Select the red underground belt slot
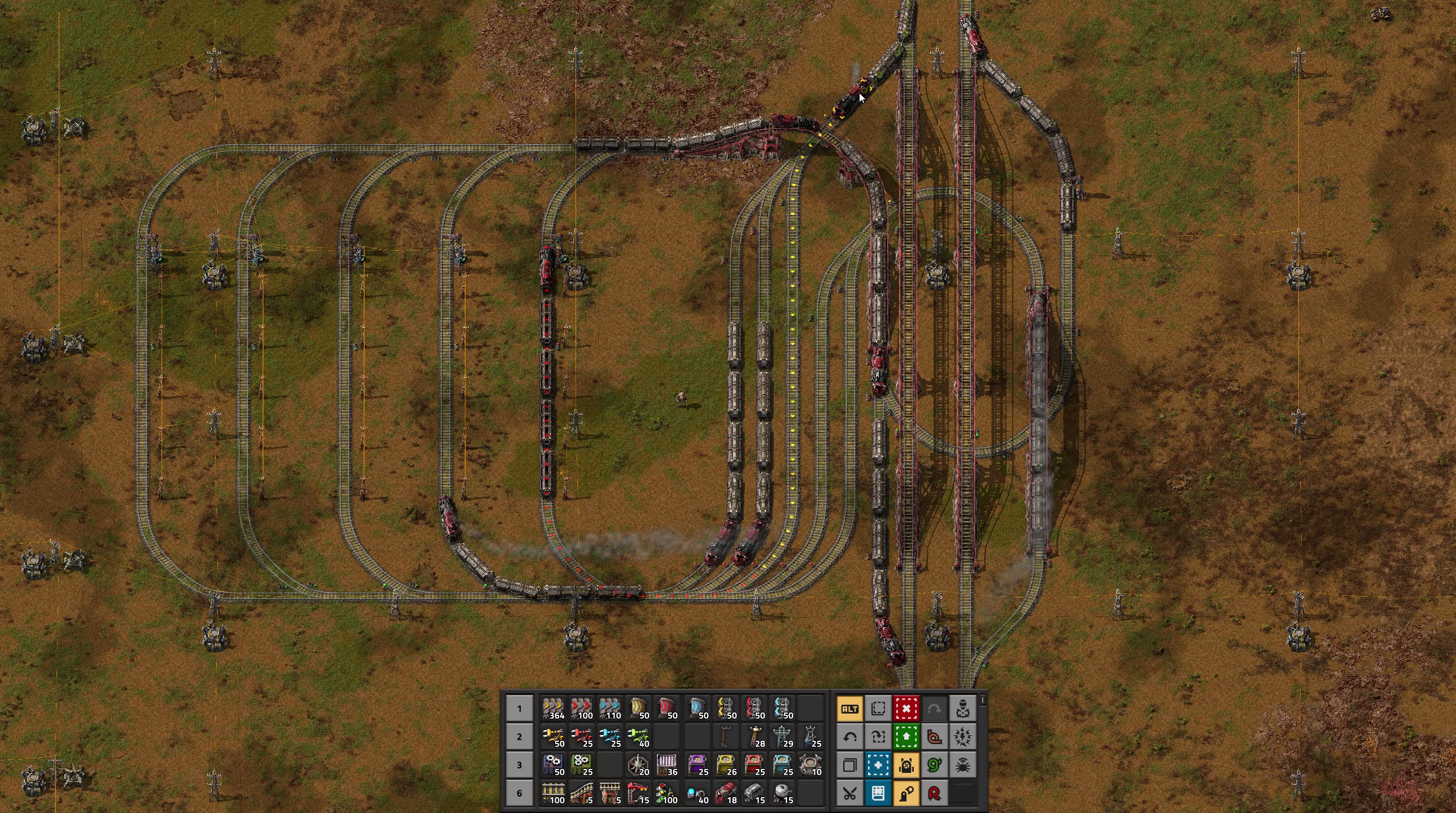 667,709
